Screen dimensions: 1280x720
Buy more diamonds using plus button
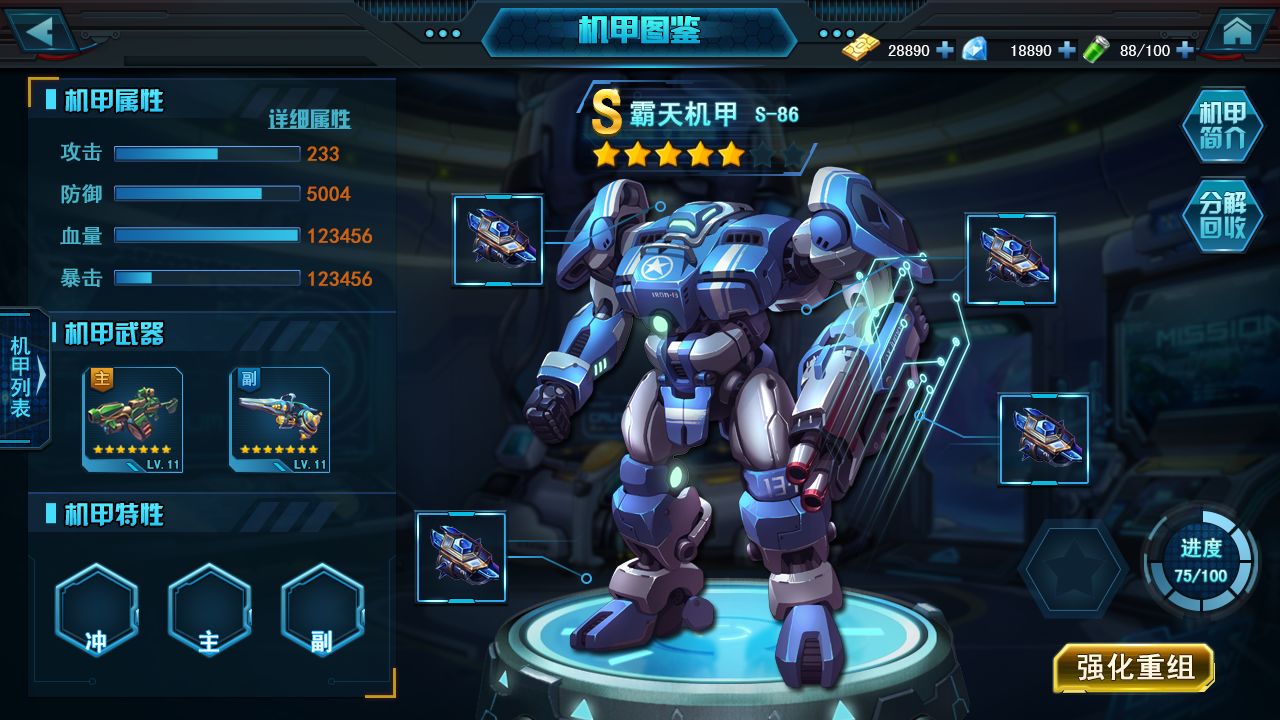pyautogui.click(x=1066, y=50)
